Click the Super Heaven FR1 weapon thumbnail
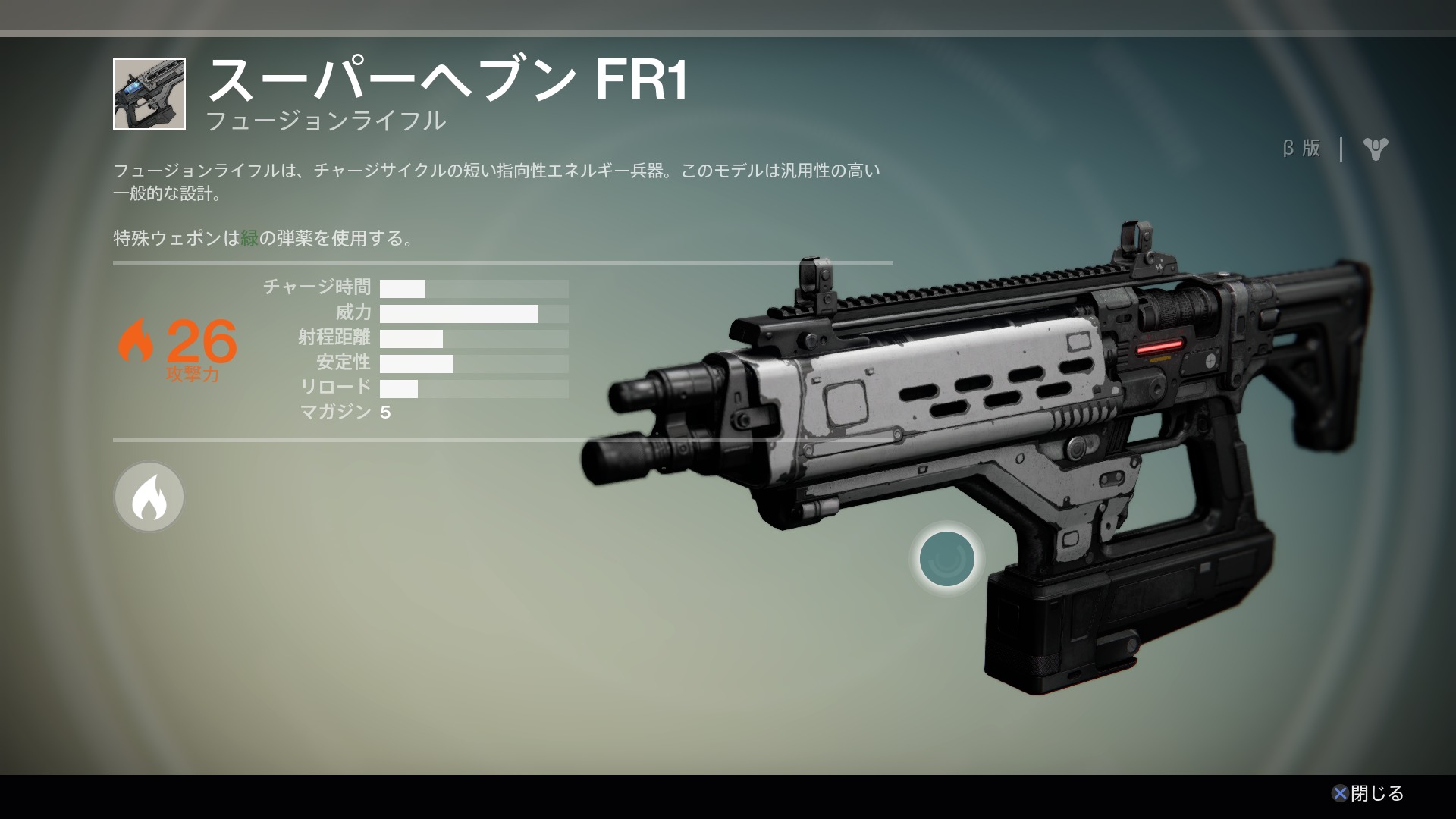This screenshot has width=1456, height=819. 149,94
